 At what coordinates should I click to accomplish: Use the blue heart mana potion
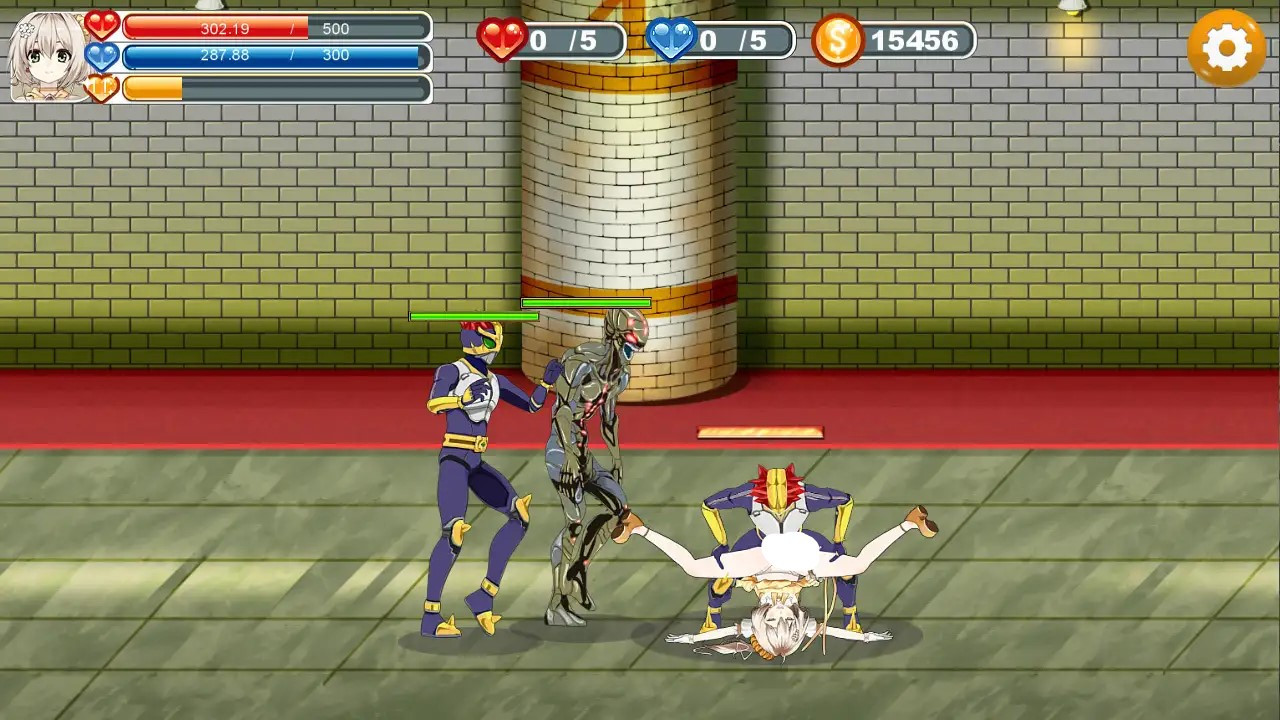pos(671,40)
